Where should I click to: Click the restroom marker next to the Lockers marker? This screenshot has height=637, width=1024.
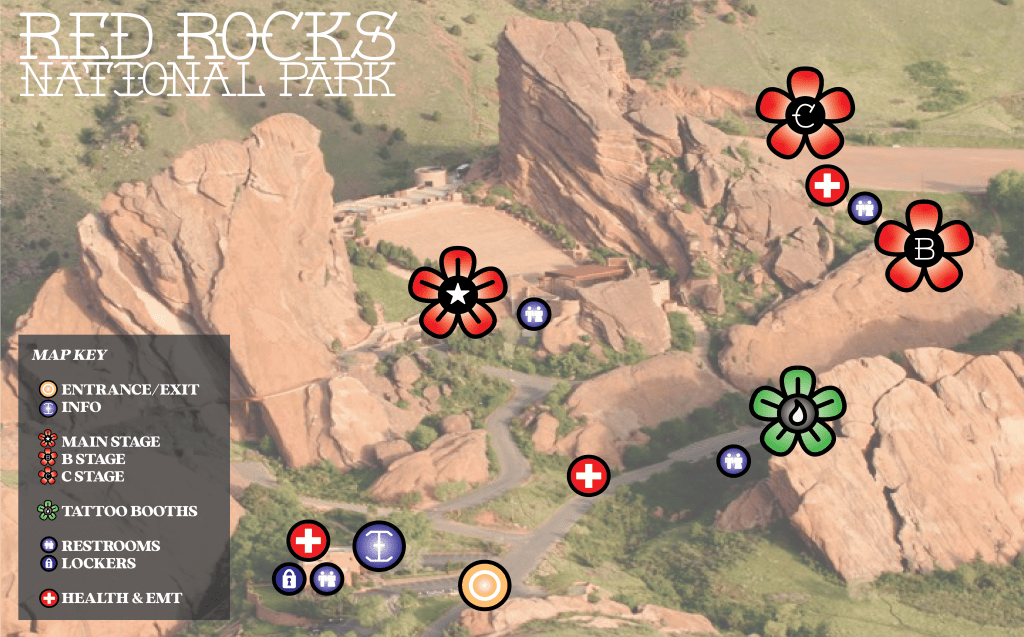point(326,578)
